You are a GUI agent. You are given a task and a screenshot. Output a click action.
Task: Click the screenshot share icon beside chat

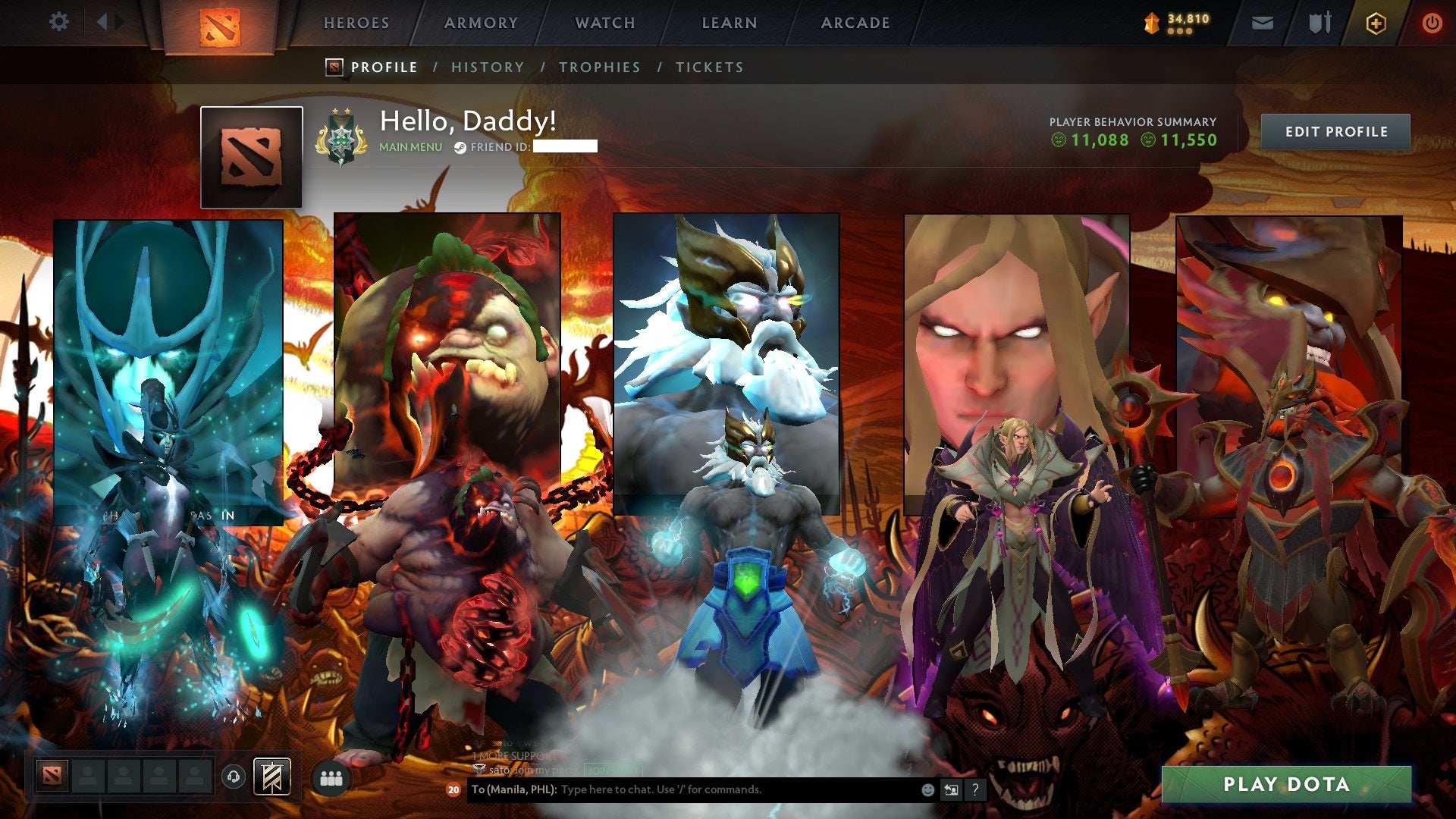(x=950, y=789)
